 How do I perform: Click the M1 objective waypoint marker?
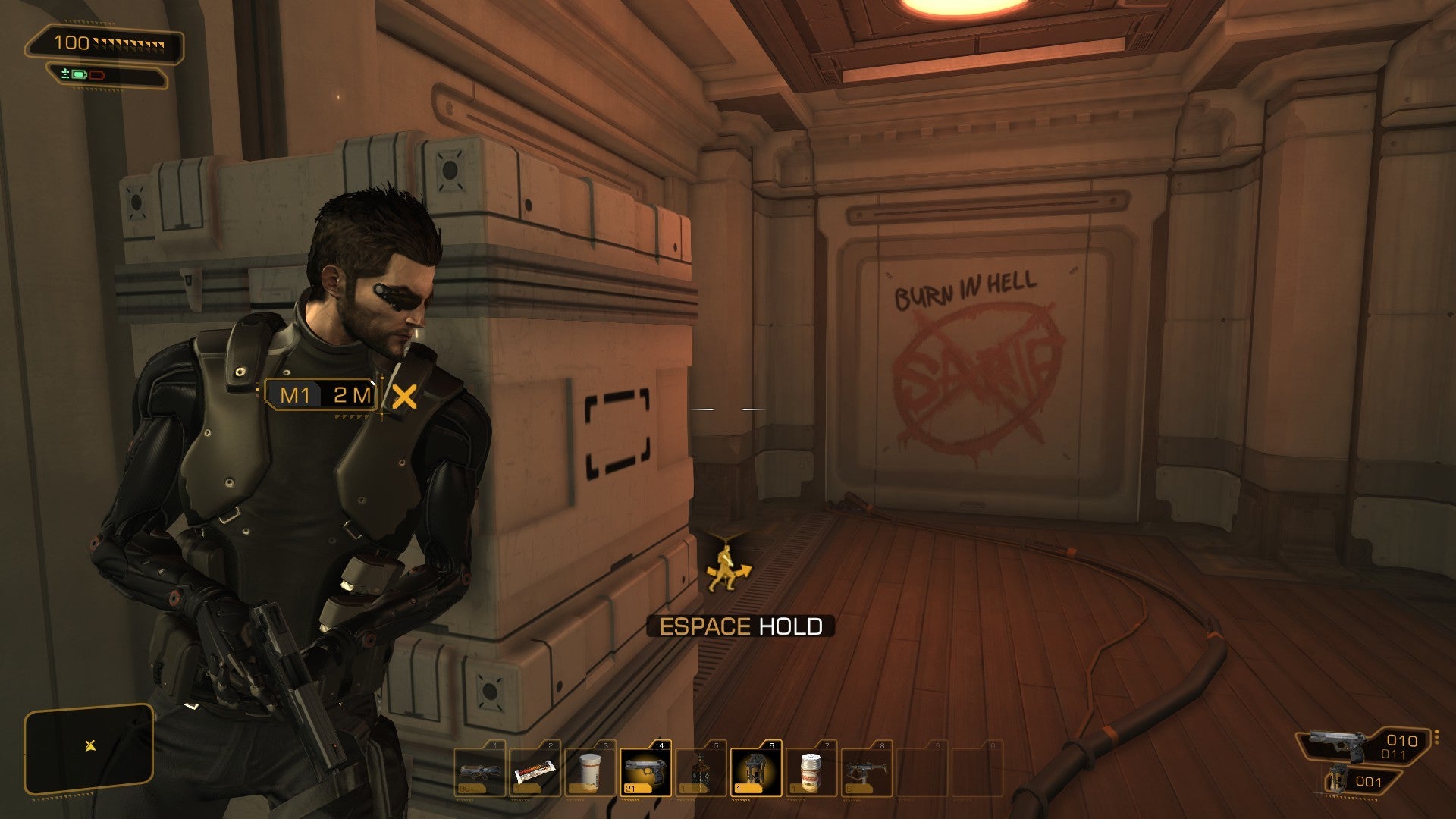(322, 395)
